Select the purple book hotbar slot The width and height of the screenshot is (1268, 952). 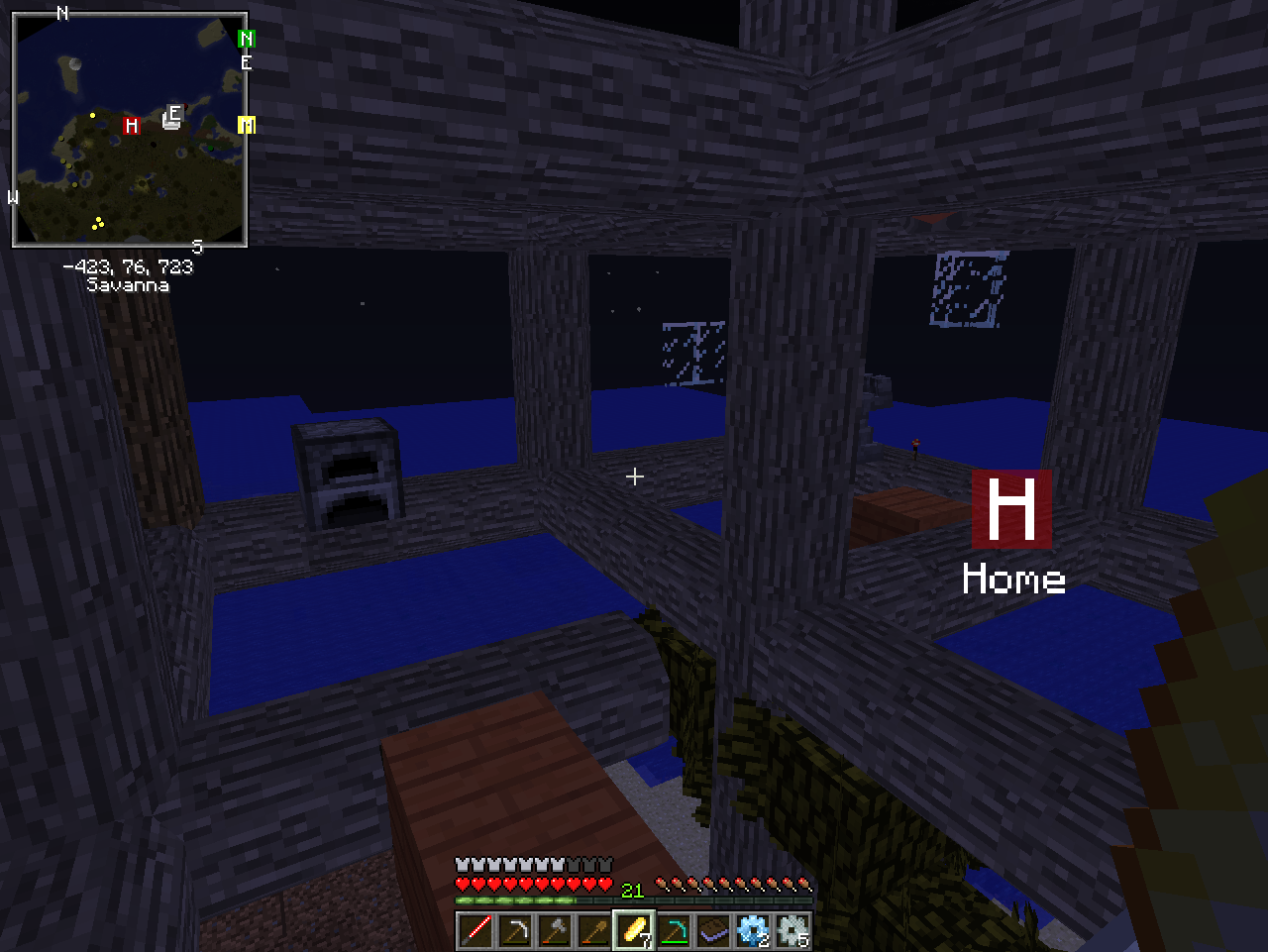pyautogui.click(x=713, y=931)
